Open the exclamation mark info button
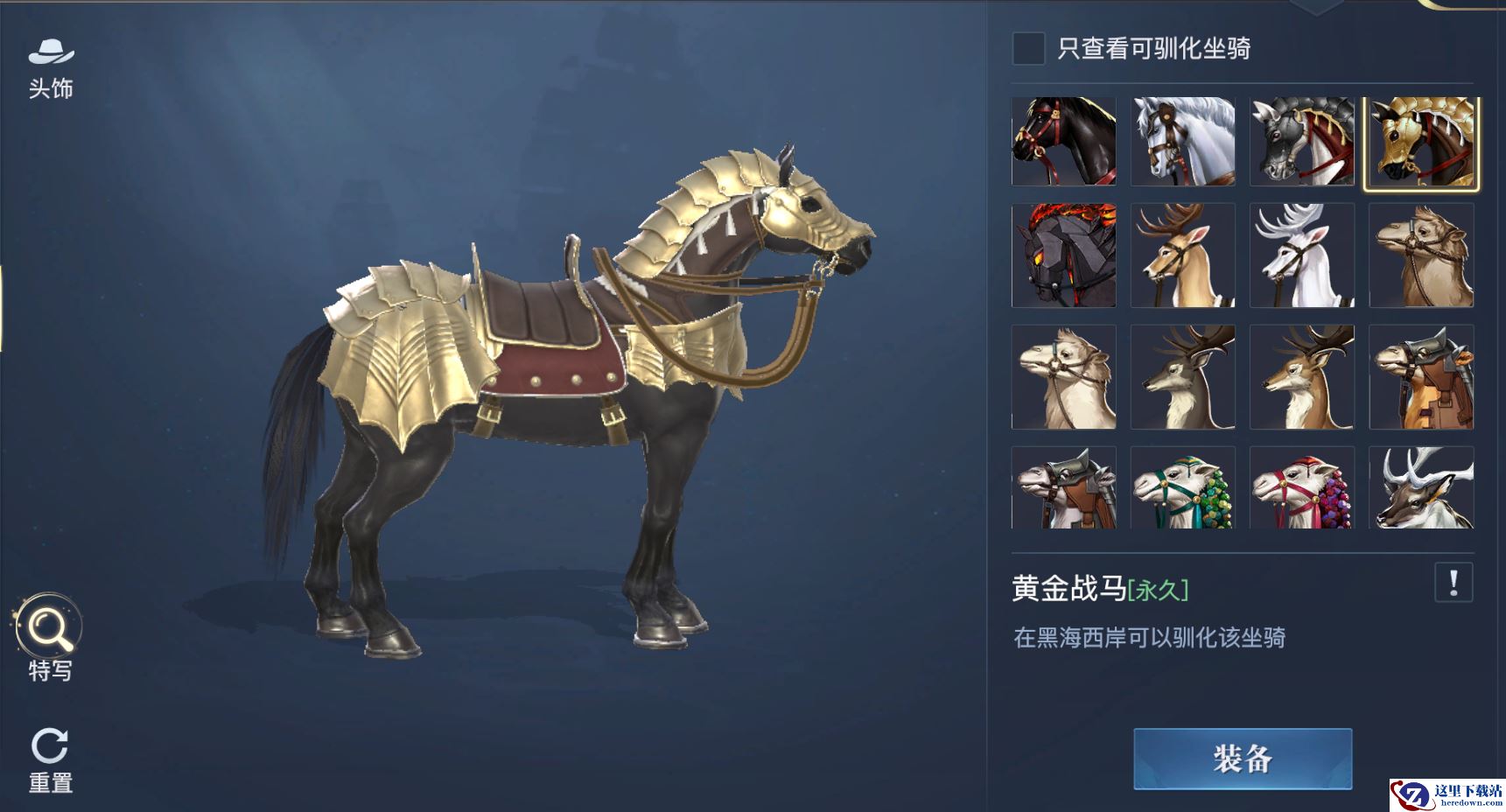The width and height of the screenshot is (1506, 812). (x=1453, y=583)
